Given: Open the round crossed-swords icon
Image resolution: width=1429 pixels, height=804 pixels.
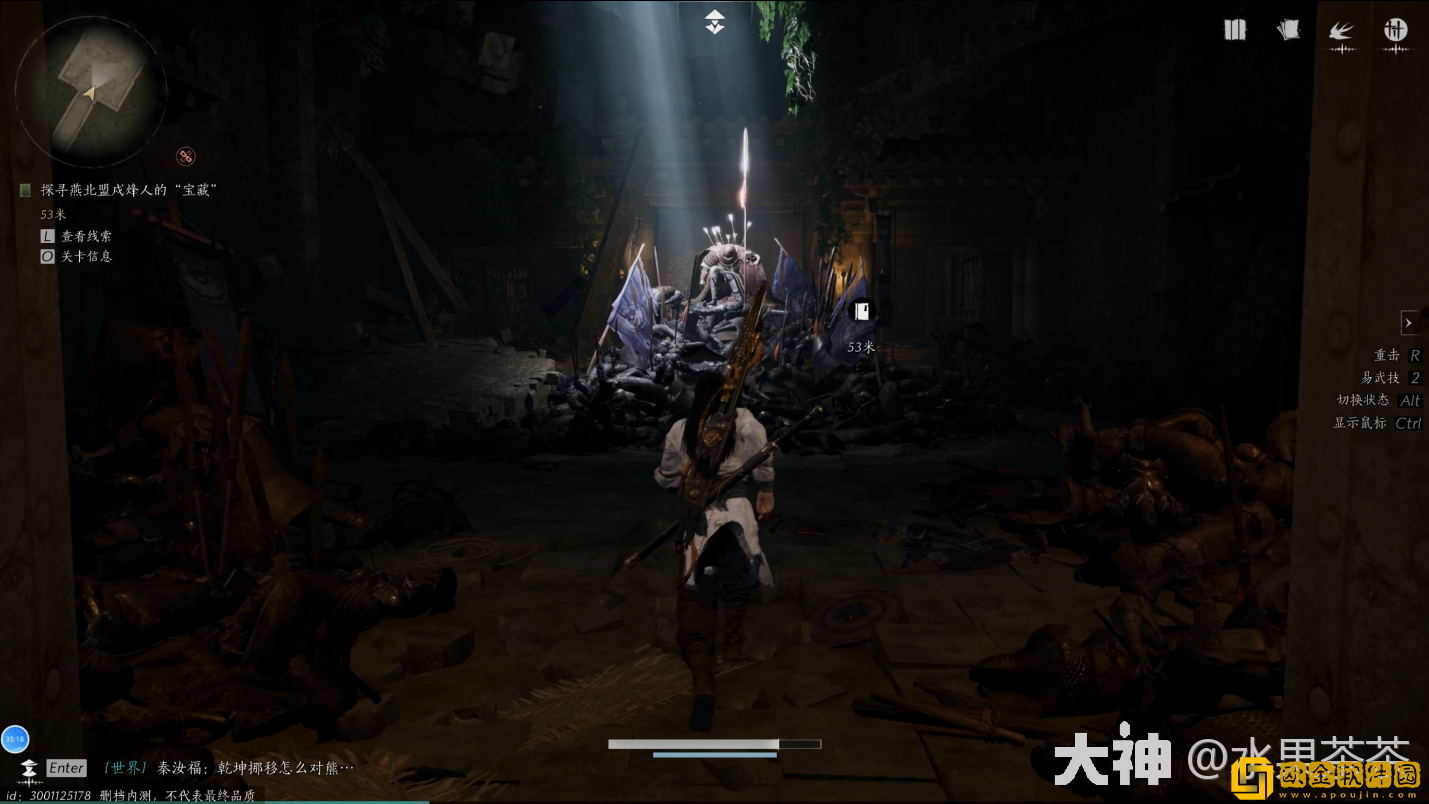Looking at the screenshot, I should [x=1395, y=30].
